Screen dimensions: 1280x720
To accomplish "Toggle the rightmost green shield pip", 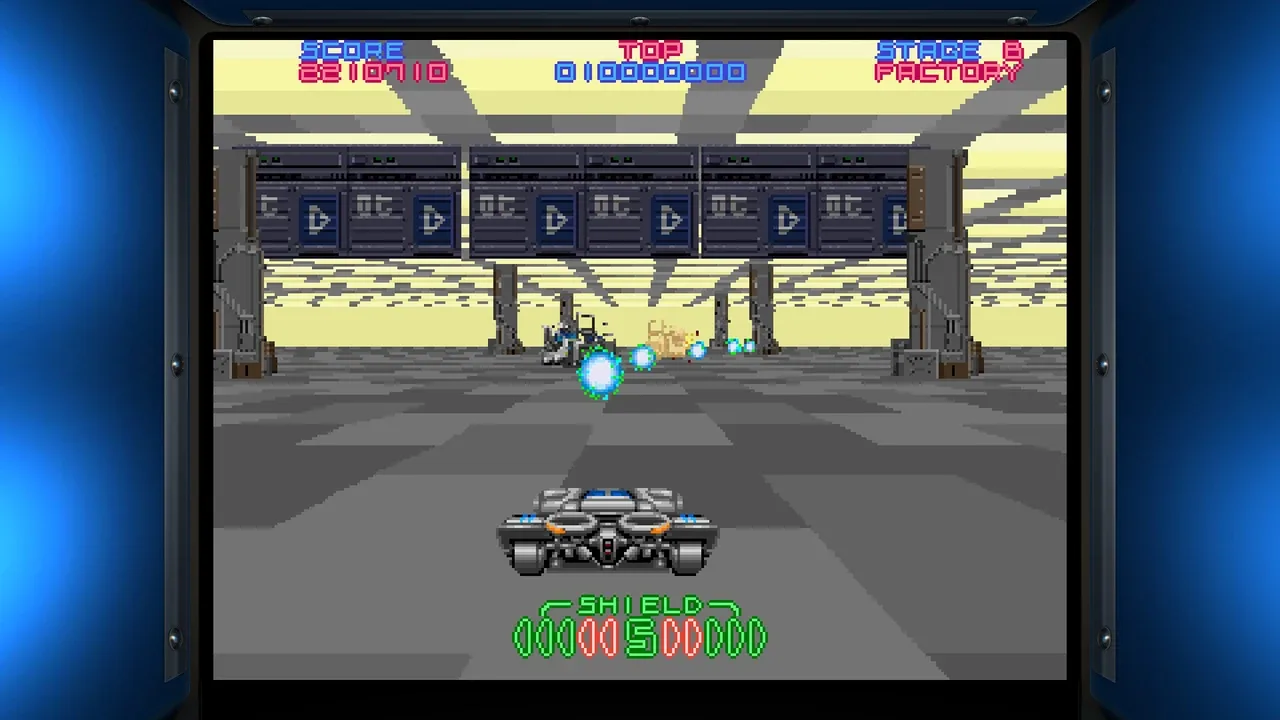I will 757,634.
